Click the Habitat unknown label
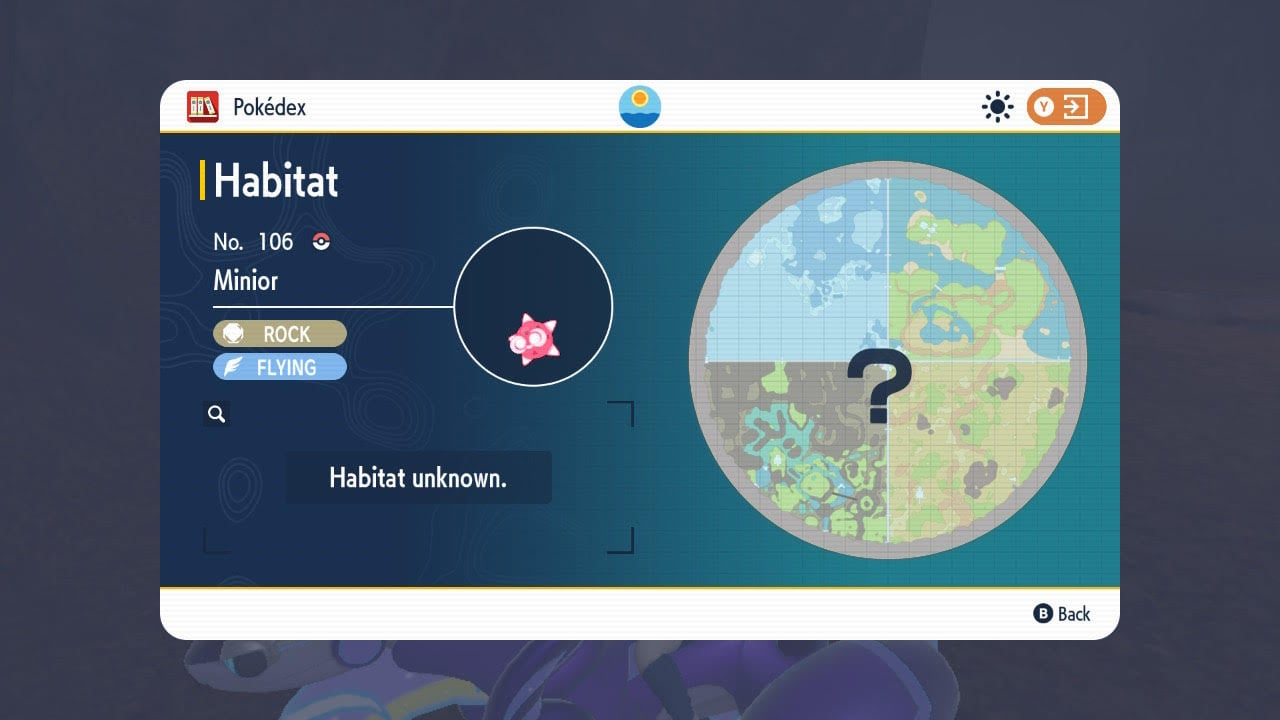This screenshot has width=1280, height=720. [419, 477]
